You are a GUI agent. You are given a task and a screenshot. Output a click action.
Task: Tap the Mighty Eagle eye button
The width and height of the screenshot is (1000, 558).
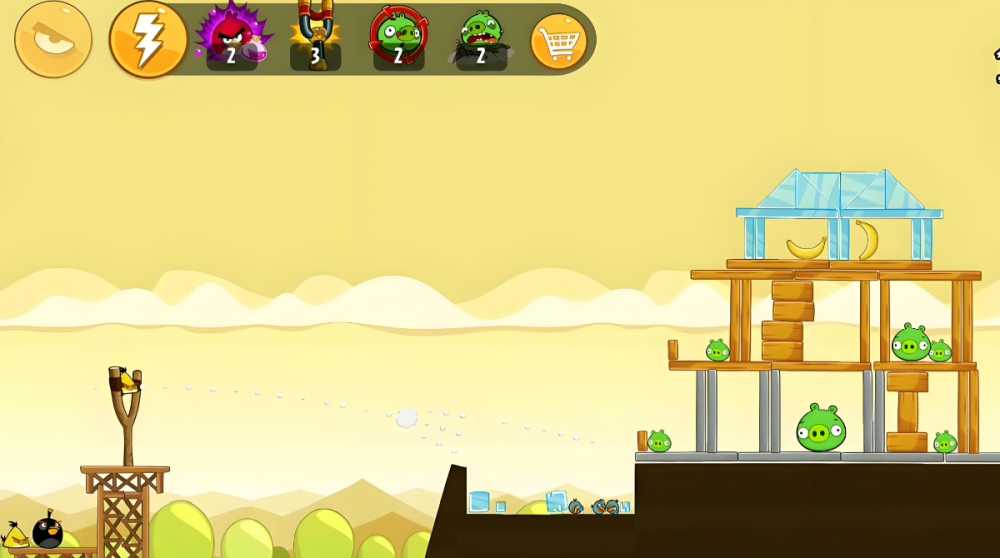pyautogui.click(x=53, y=39)
